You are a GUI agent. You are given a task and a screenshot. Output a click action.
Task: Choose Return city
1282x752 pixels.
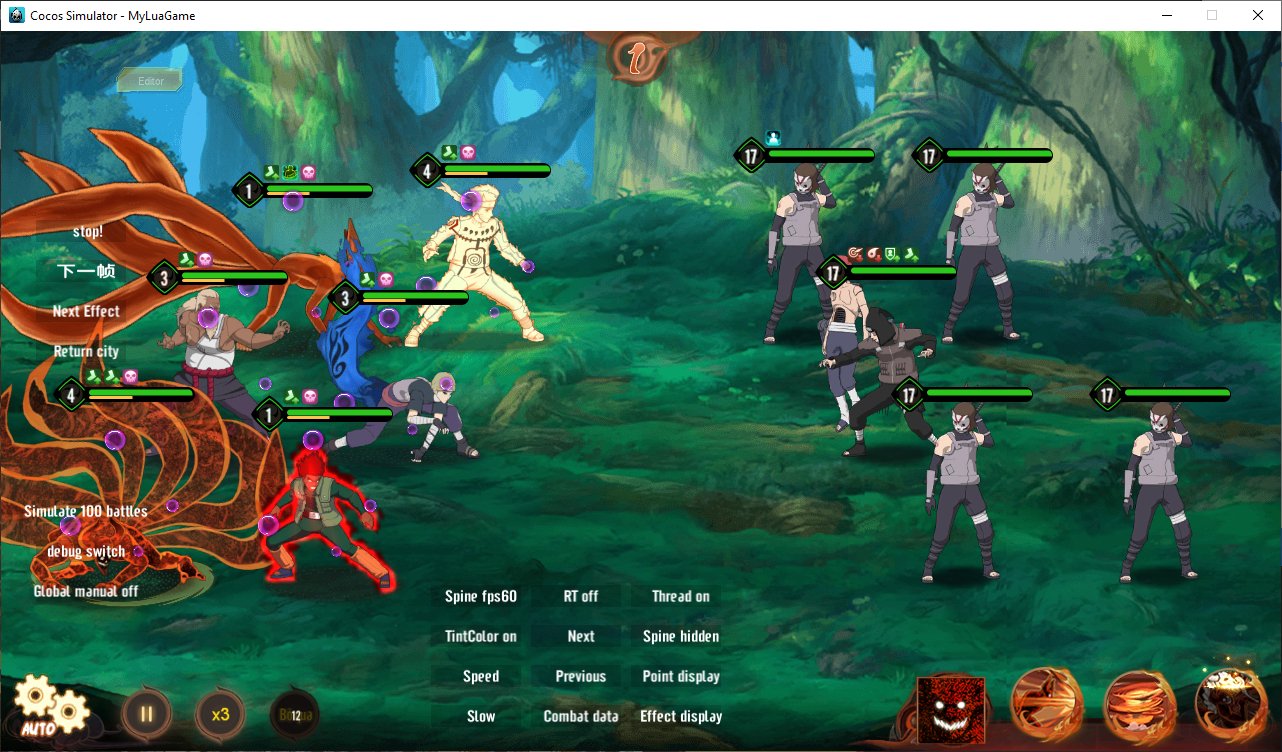coord(86,351)
